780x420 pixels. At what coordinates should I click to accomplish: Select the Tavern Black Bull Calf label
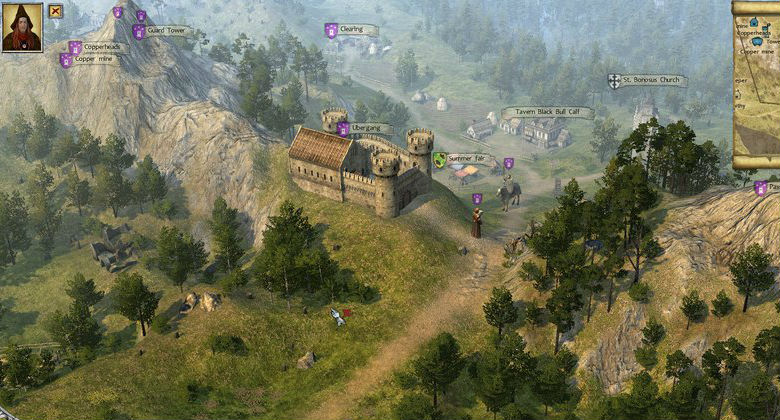tap(546, 112)
